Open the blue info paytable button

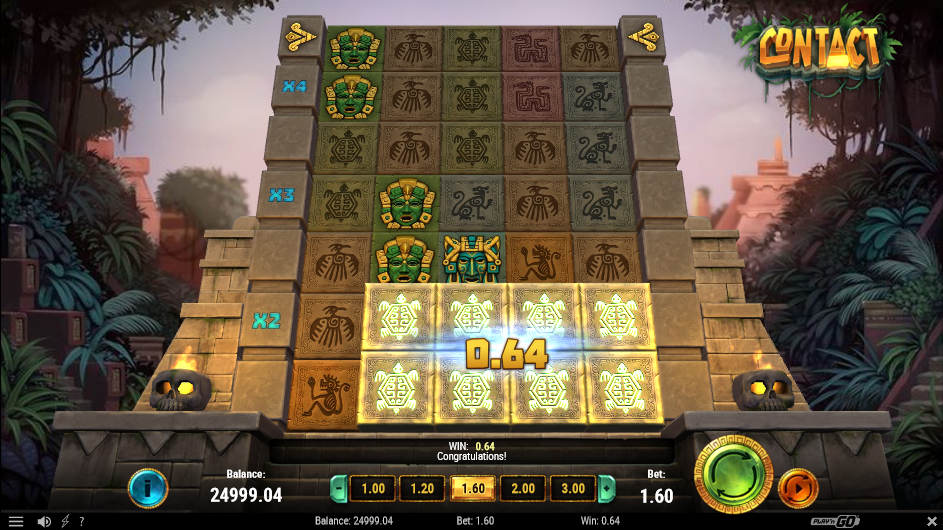click(148, 488)
